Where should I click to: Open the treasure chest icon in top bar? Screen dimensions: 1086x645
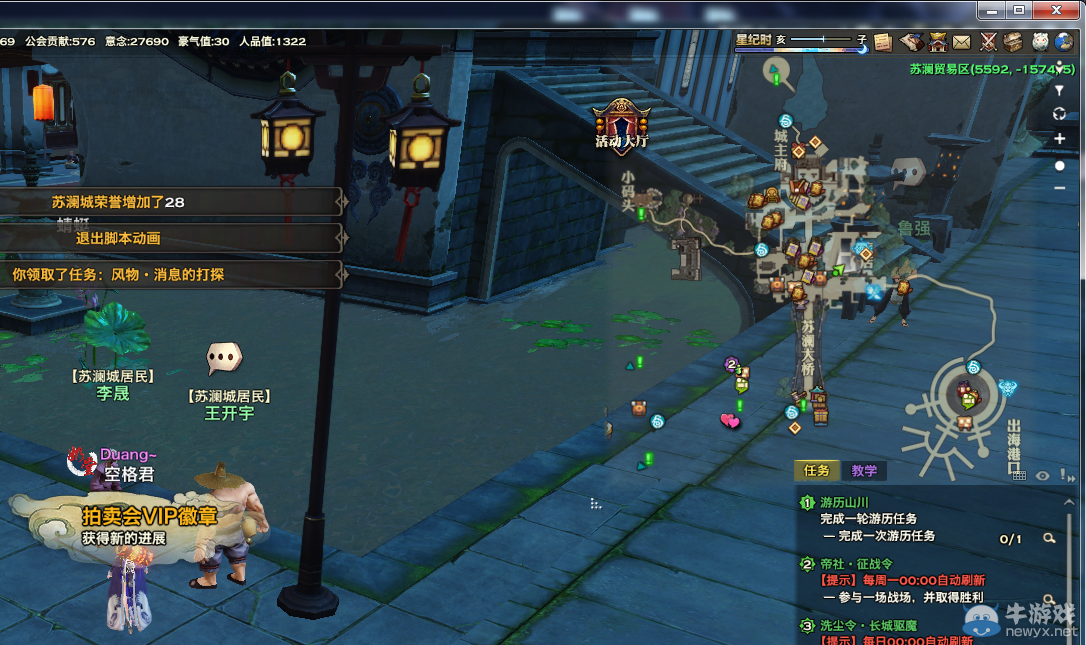pos(1013,41)
